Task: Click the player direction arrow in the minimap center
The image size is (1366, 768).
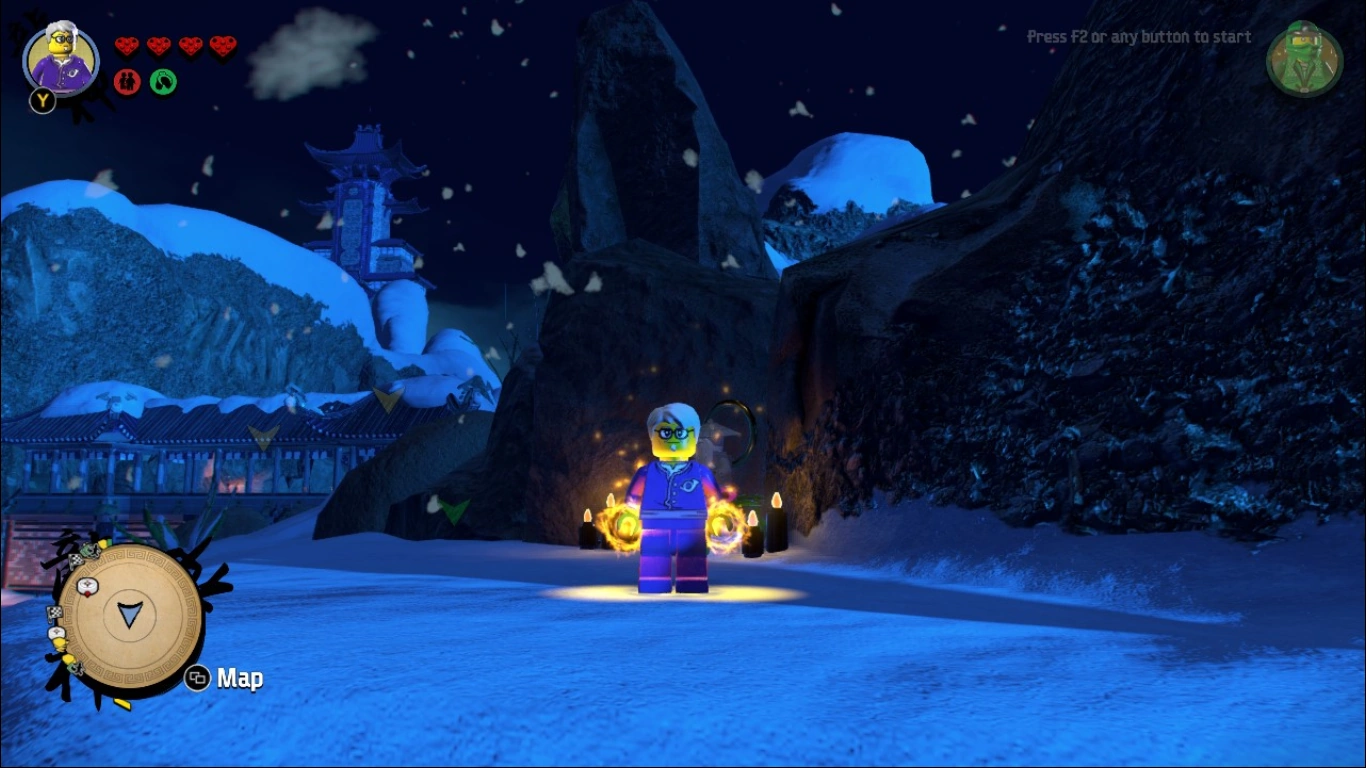Action: click(x=128, y=615)
